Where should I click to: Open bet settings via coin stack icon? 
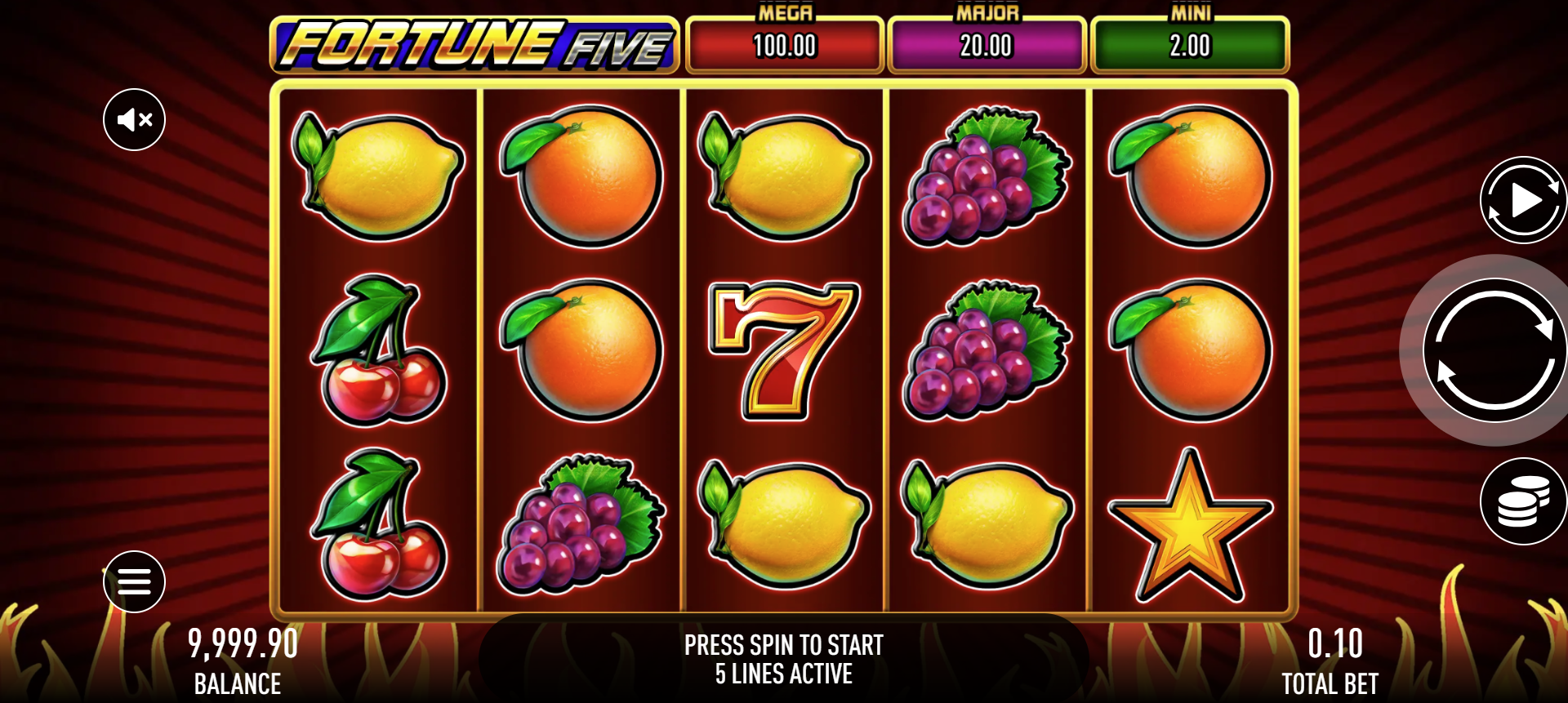click(1523, 501)
